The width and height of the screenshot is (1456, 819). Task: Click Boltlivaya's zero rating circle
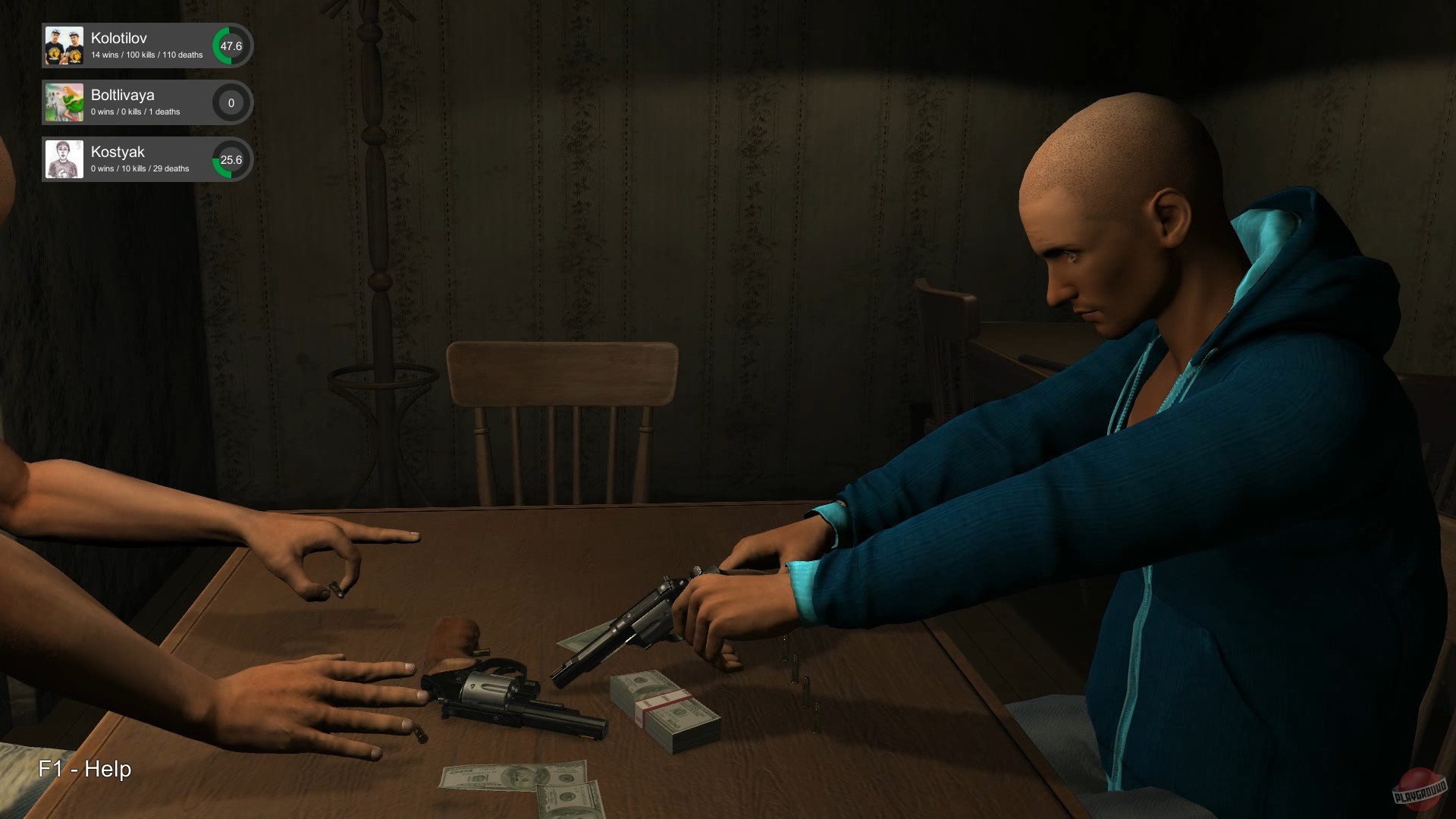[x=231, y=102]
